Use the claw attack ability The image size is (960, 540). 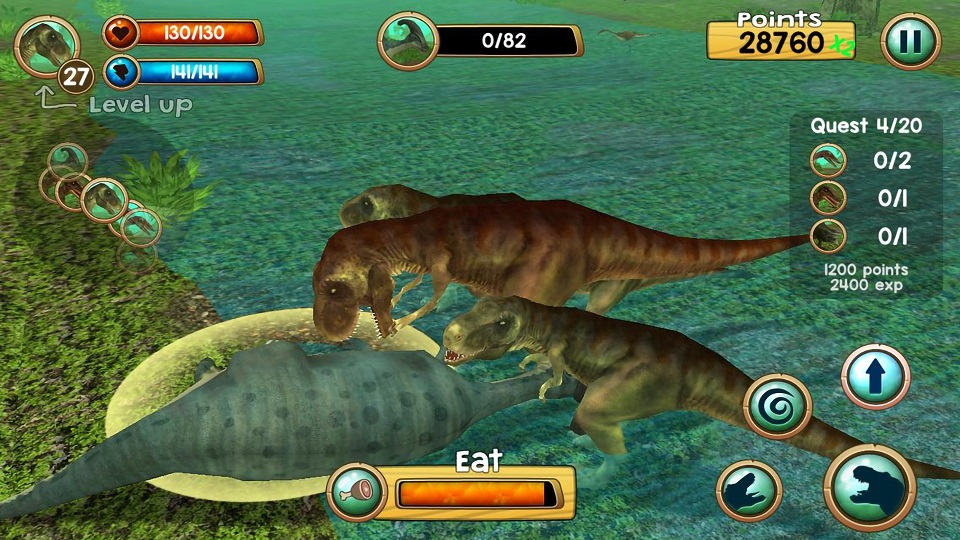[x=749, y=492]
